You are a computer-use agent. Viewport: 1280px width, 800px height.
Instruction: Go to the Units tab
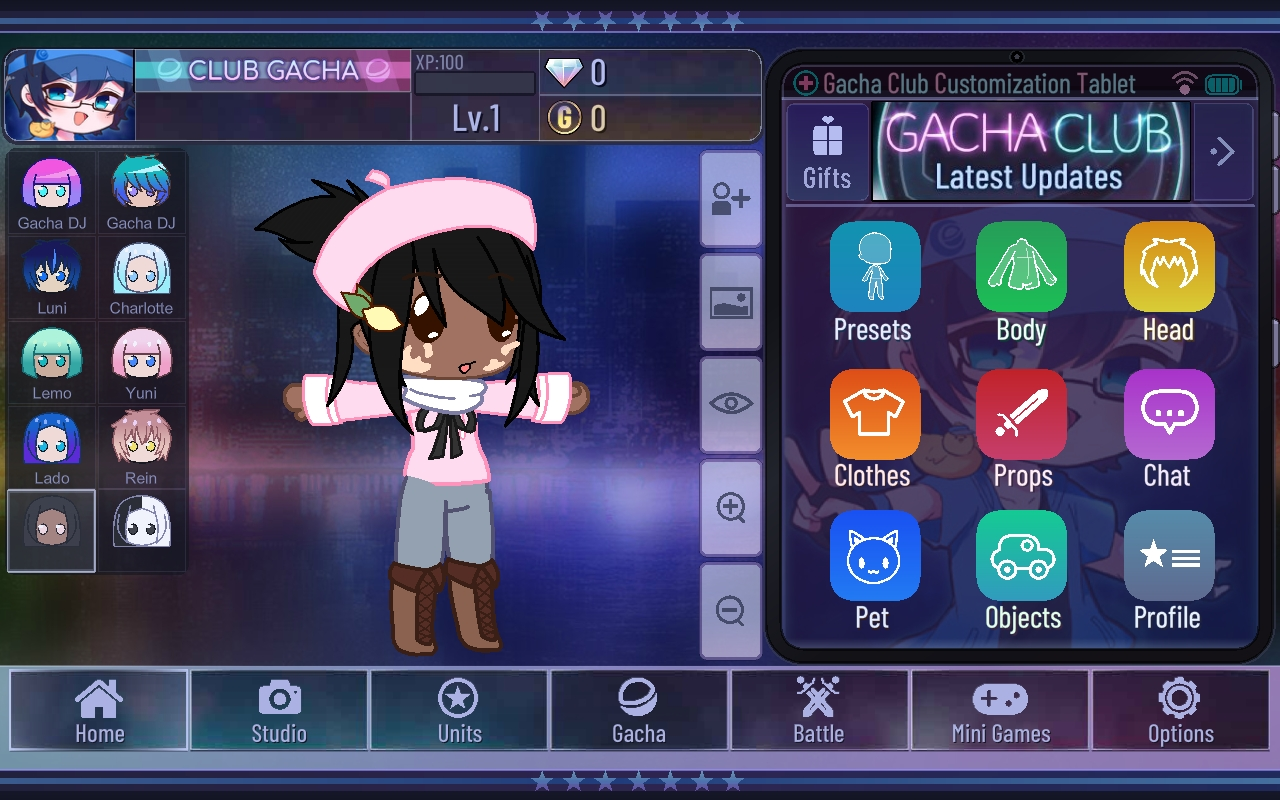(x=459, y=710)
